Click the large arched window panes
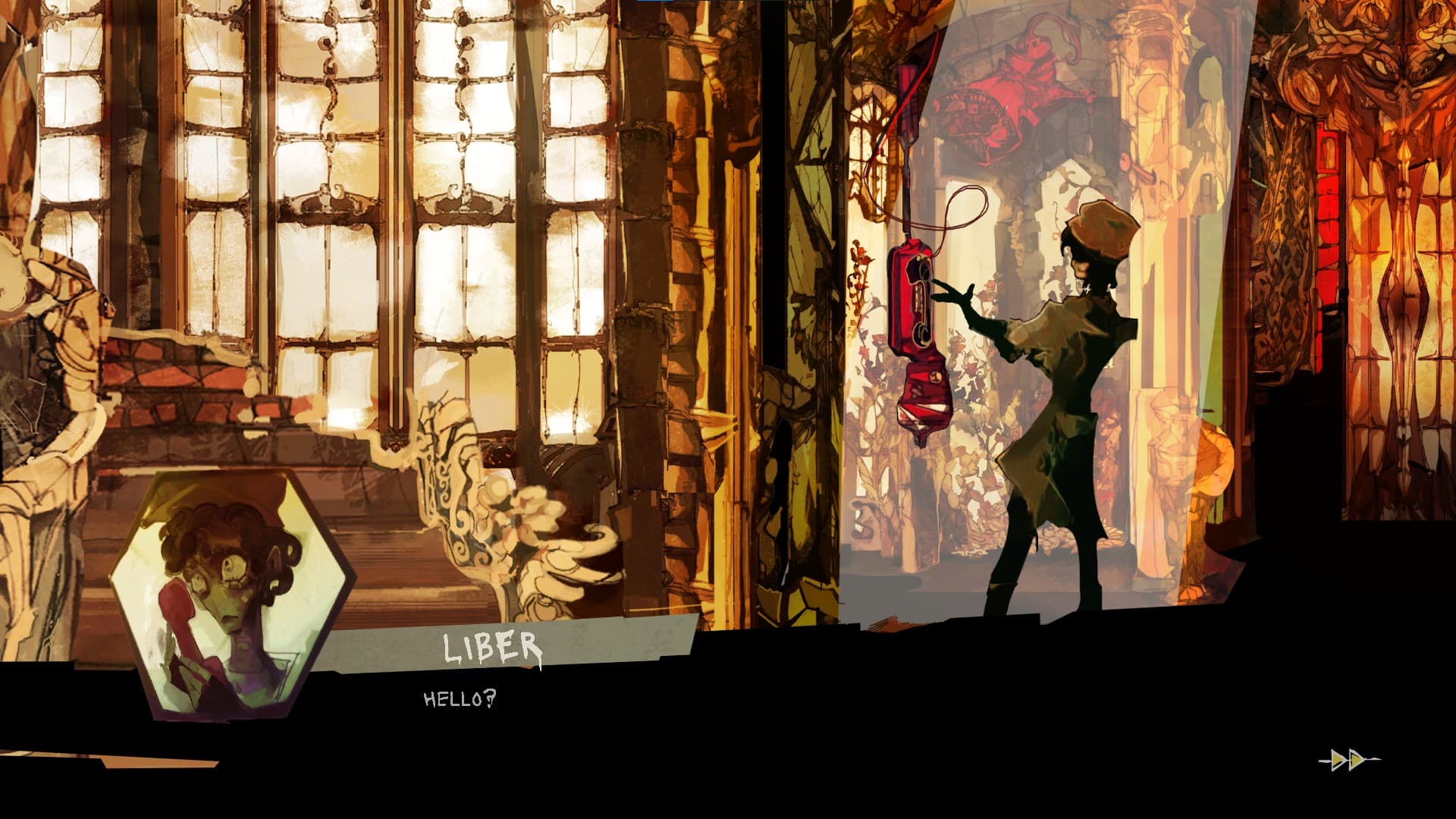 tap(341, 190)
